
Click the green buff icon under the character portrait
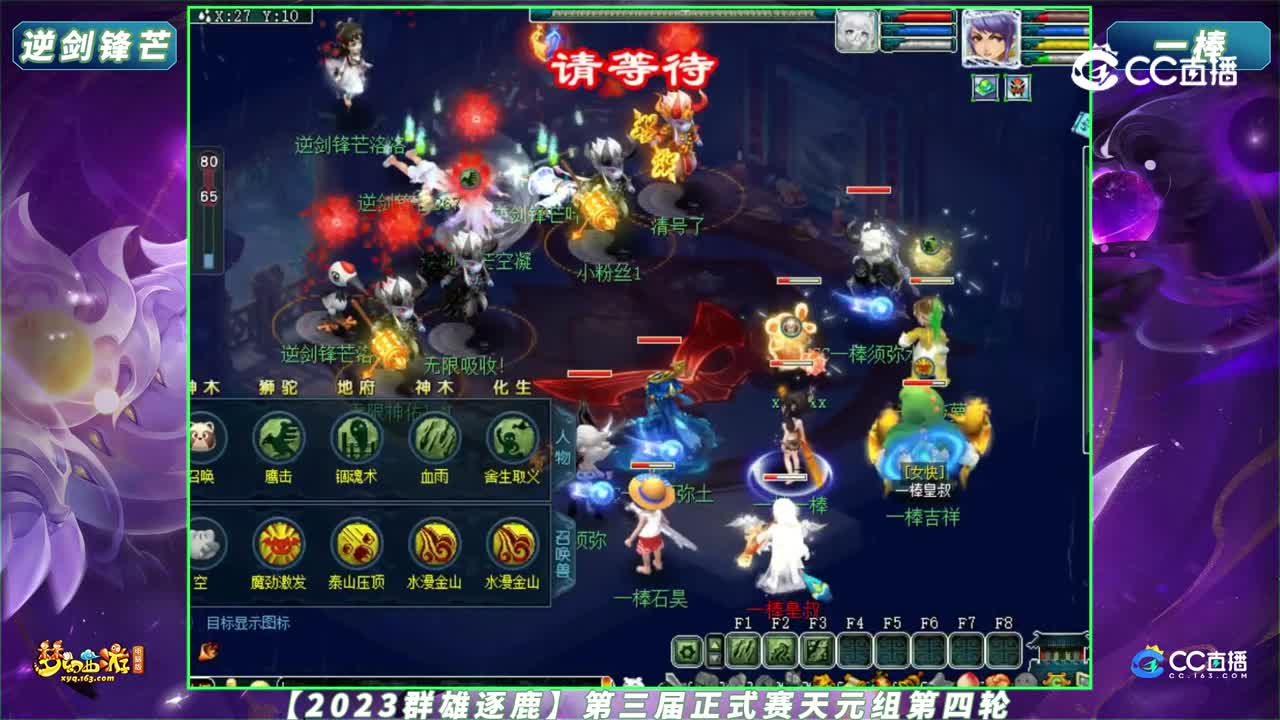point(984,88)
